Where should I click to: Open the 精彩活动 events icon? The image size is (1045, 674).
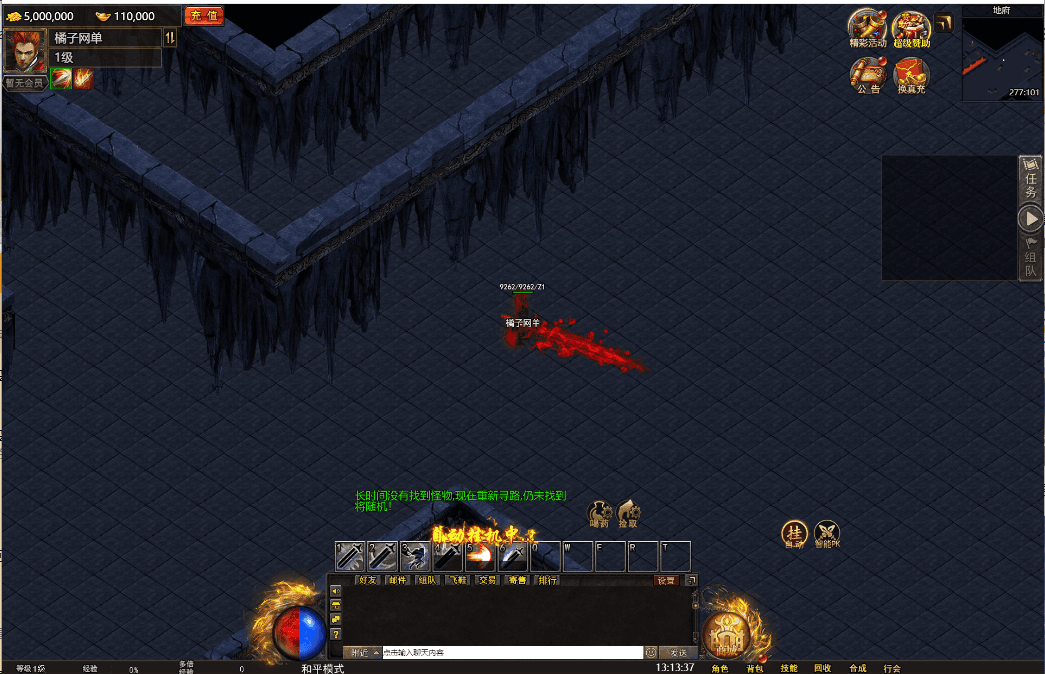click(x=867, y=28)
